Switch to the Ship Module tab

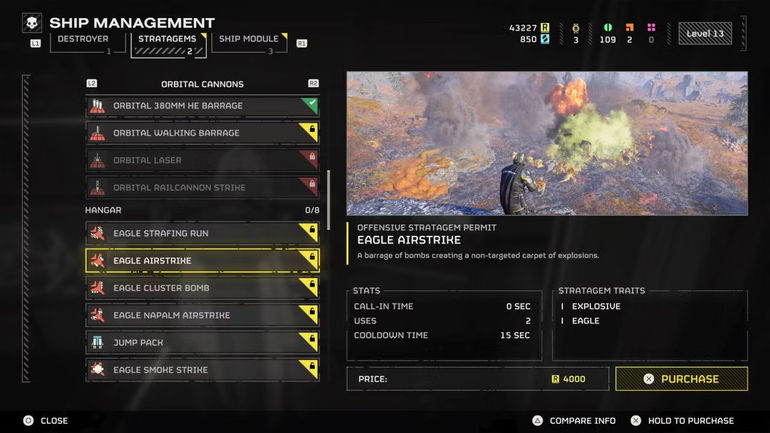(x=248, y=40)
